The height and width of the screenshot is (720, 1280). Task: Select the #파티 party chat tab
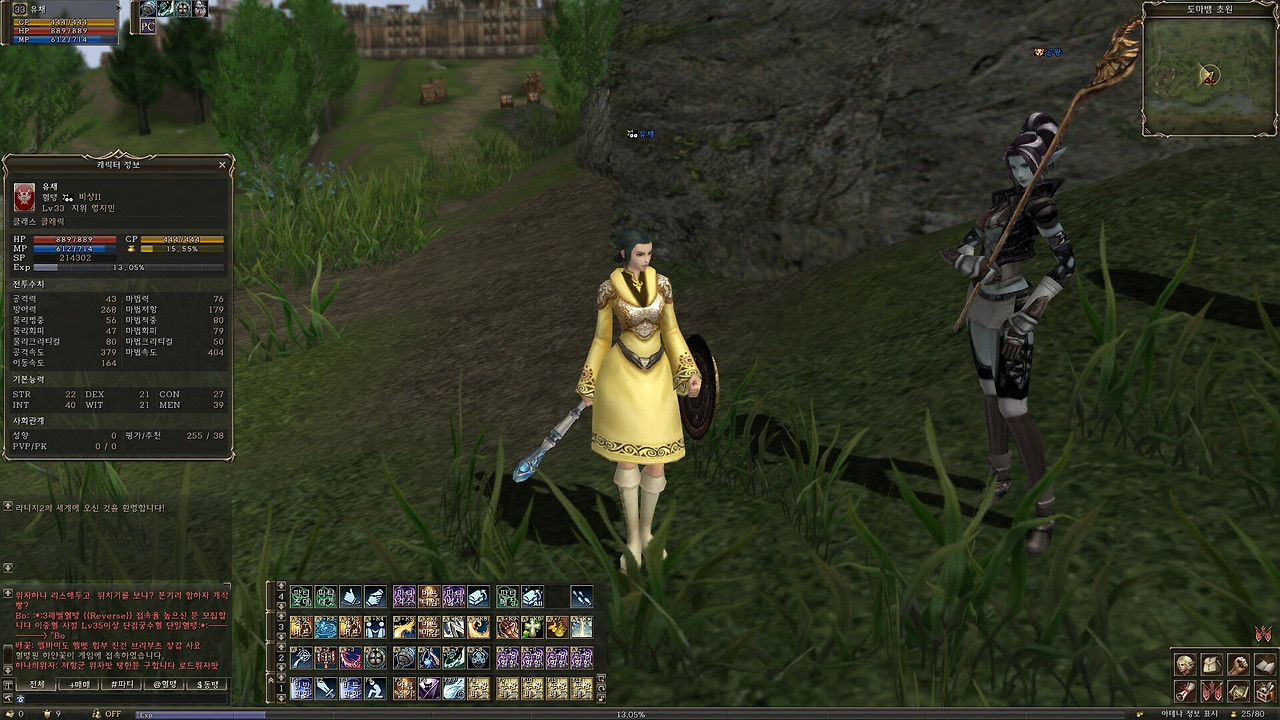[x=122, y=684]
